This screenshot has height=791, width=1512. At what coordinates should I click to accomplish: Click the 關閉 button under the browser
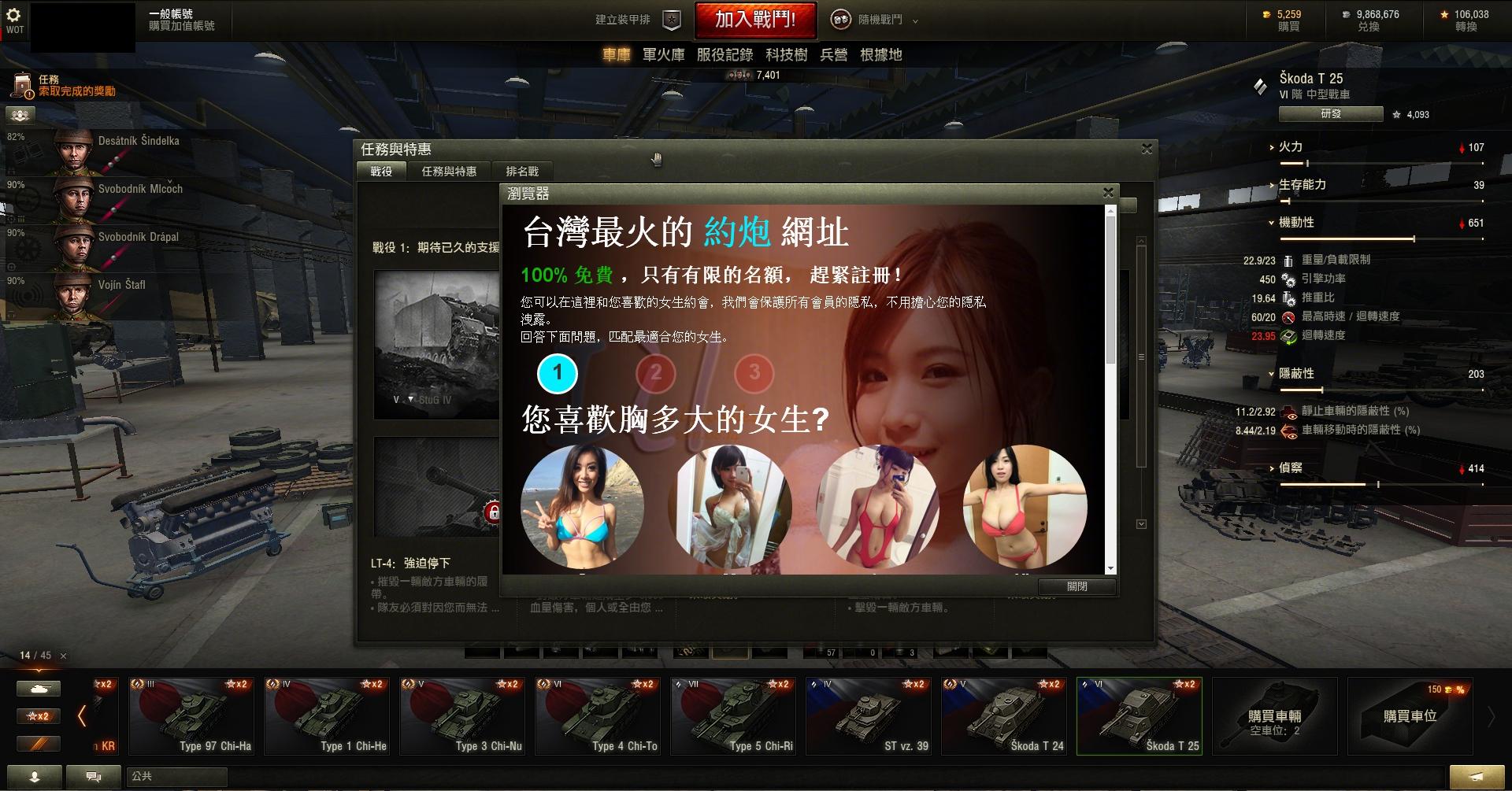[x=1077, y=586]
